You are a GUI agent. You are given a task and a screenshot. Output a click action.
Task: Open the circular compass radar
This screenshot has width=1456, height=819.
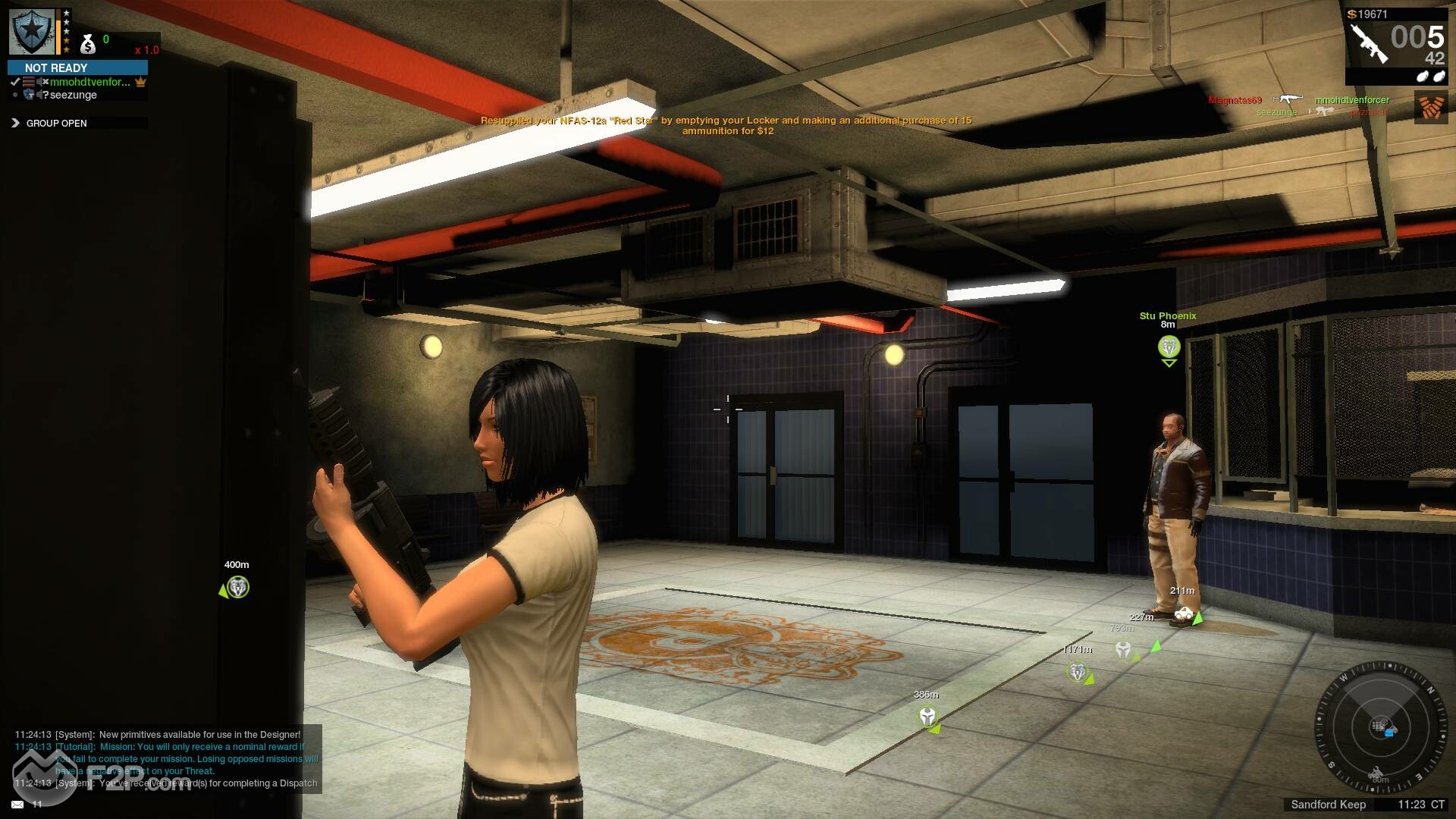point(1381,728)
